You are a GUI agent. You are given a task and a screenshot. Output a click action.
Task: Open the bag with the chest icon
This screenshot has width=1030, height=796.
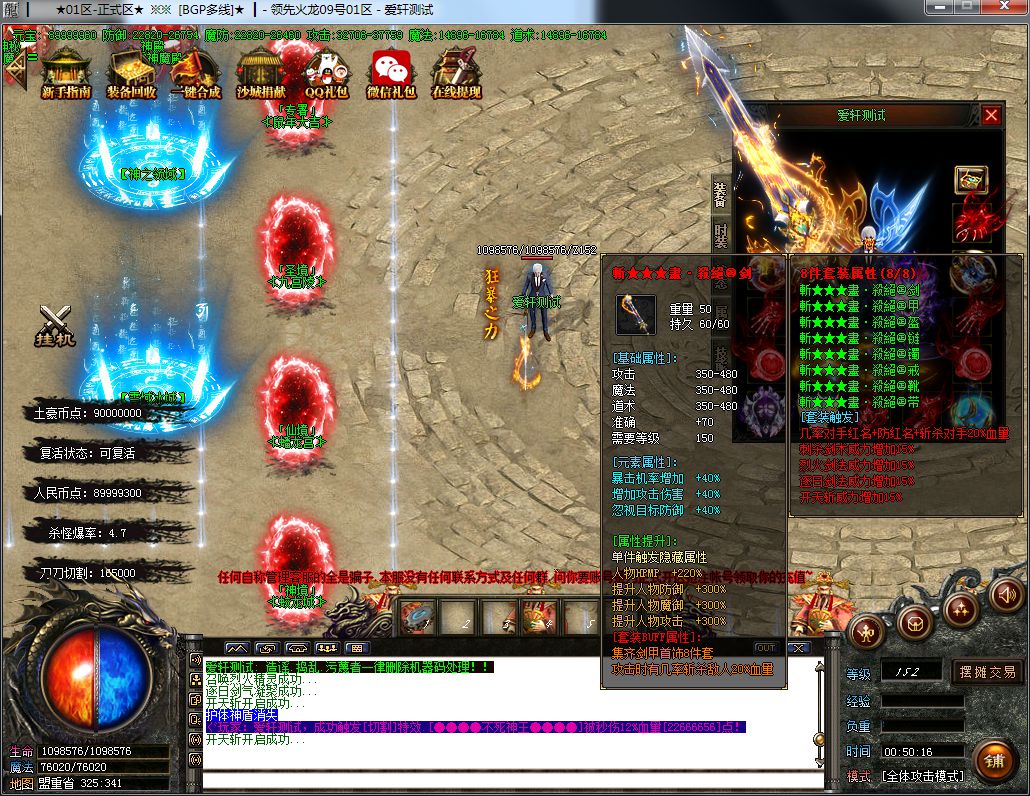click(x=913, y=624)
